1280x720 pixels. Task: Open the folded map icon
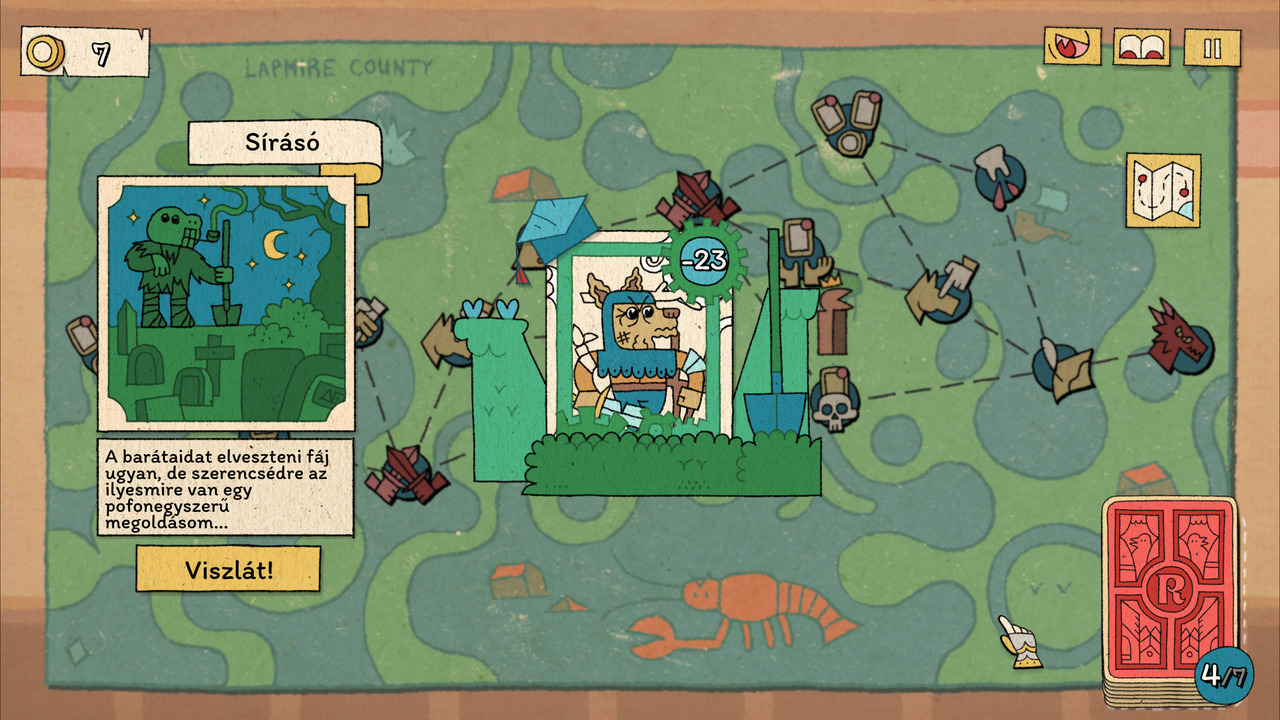[x=1163, y=190]
